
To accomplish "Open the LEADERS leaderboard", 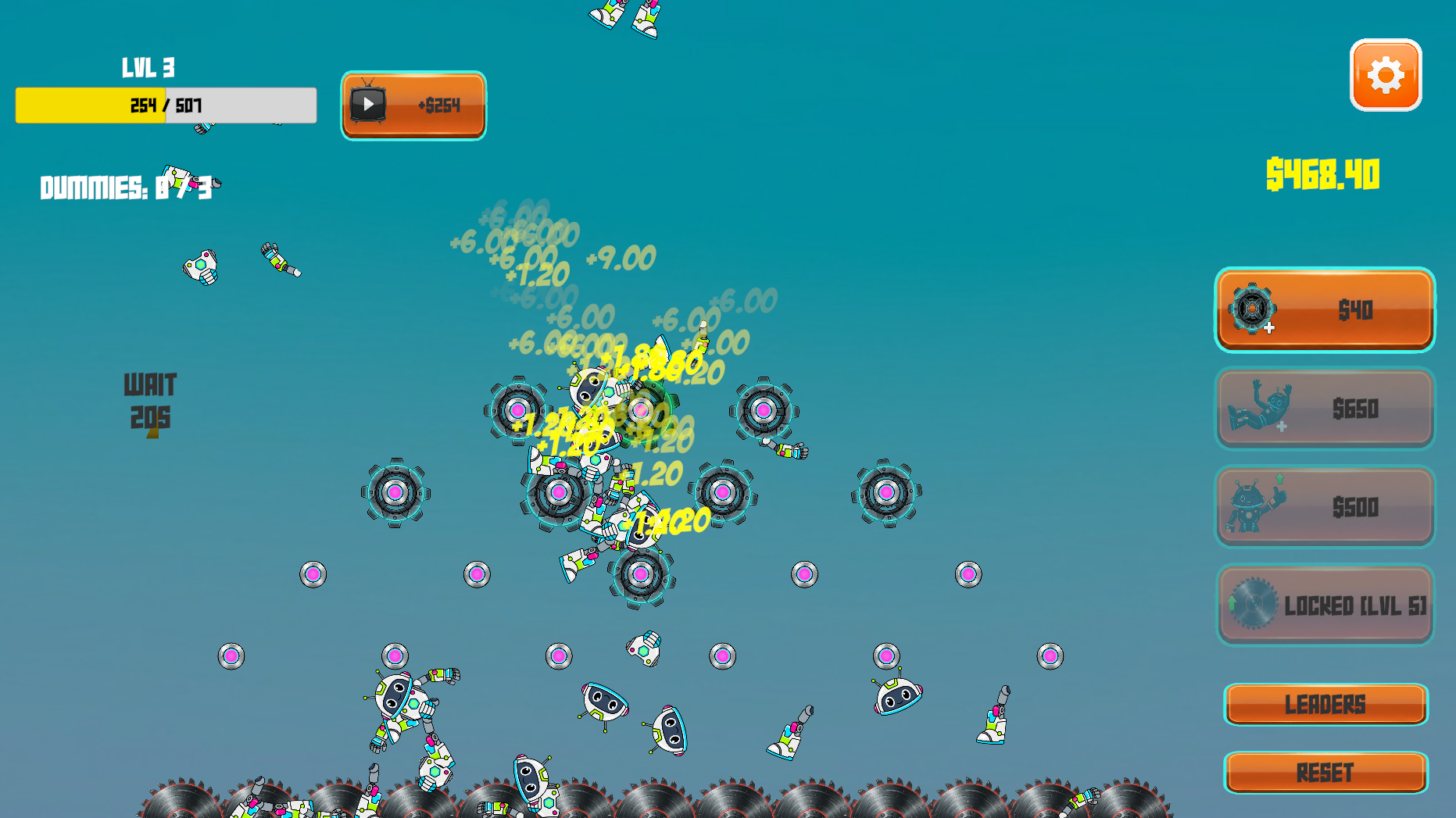I will coord(1325,704).
